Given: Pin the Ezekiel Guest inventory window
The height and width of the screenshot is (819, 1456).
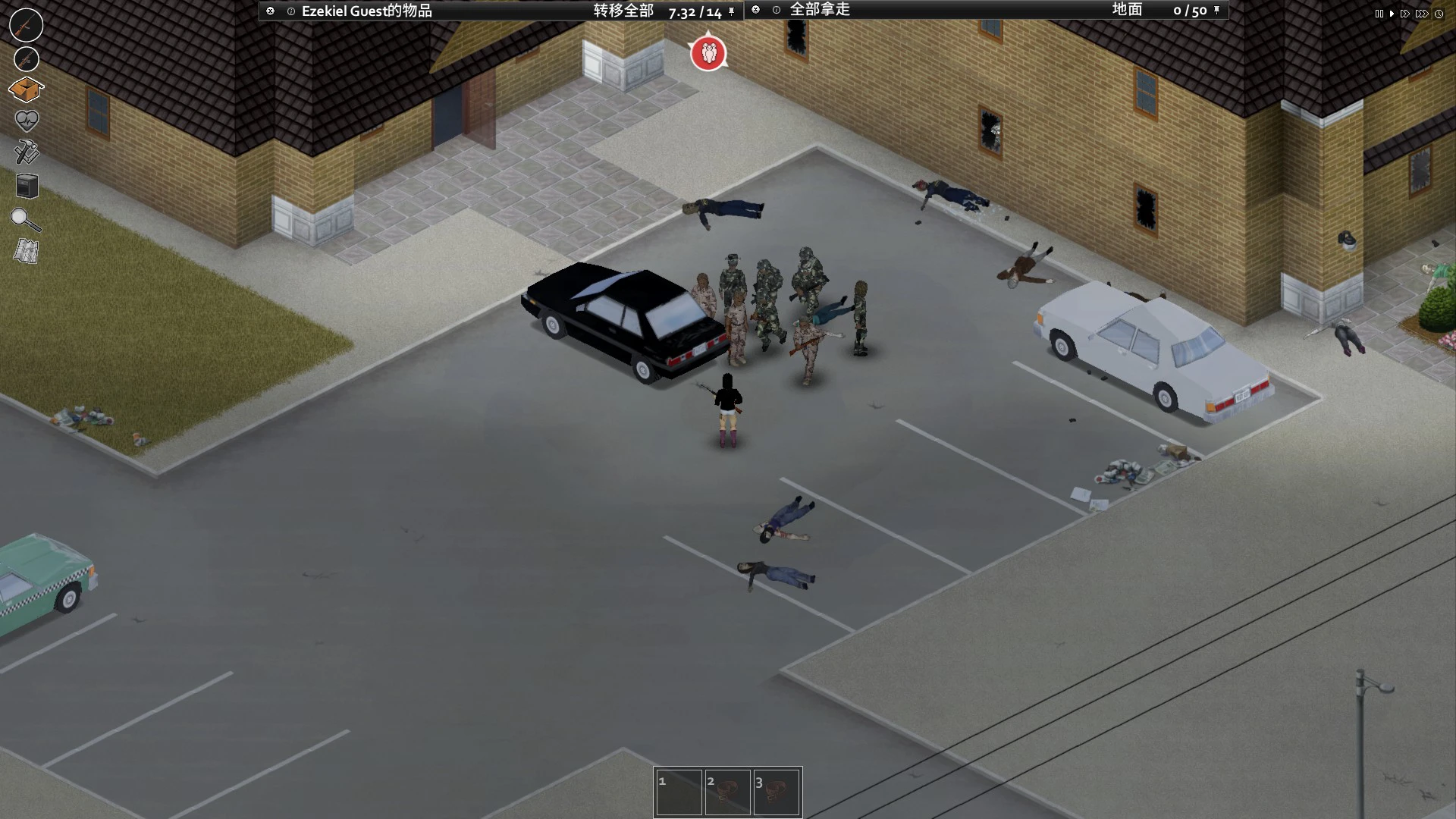Looking at the screenshot, I should click(x=731, y=11).
